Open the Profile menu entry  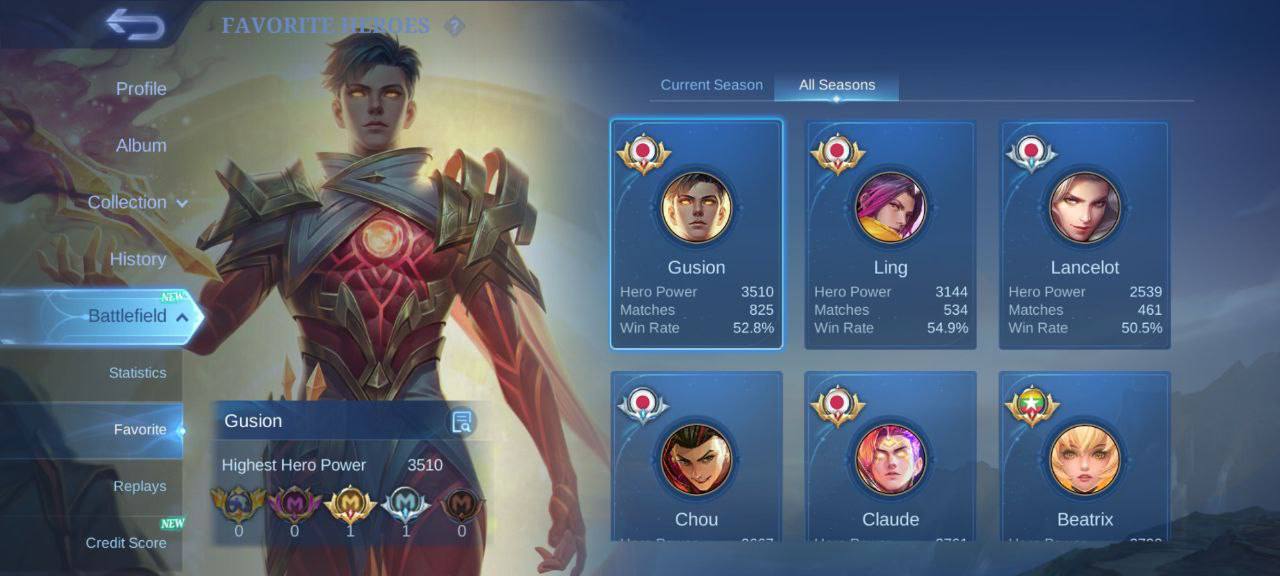coord(141,89)
